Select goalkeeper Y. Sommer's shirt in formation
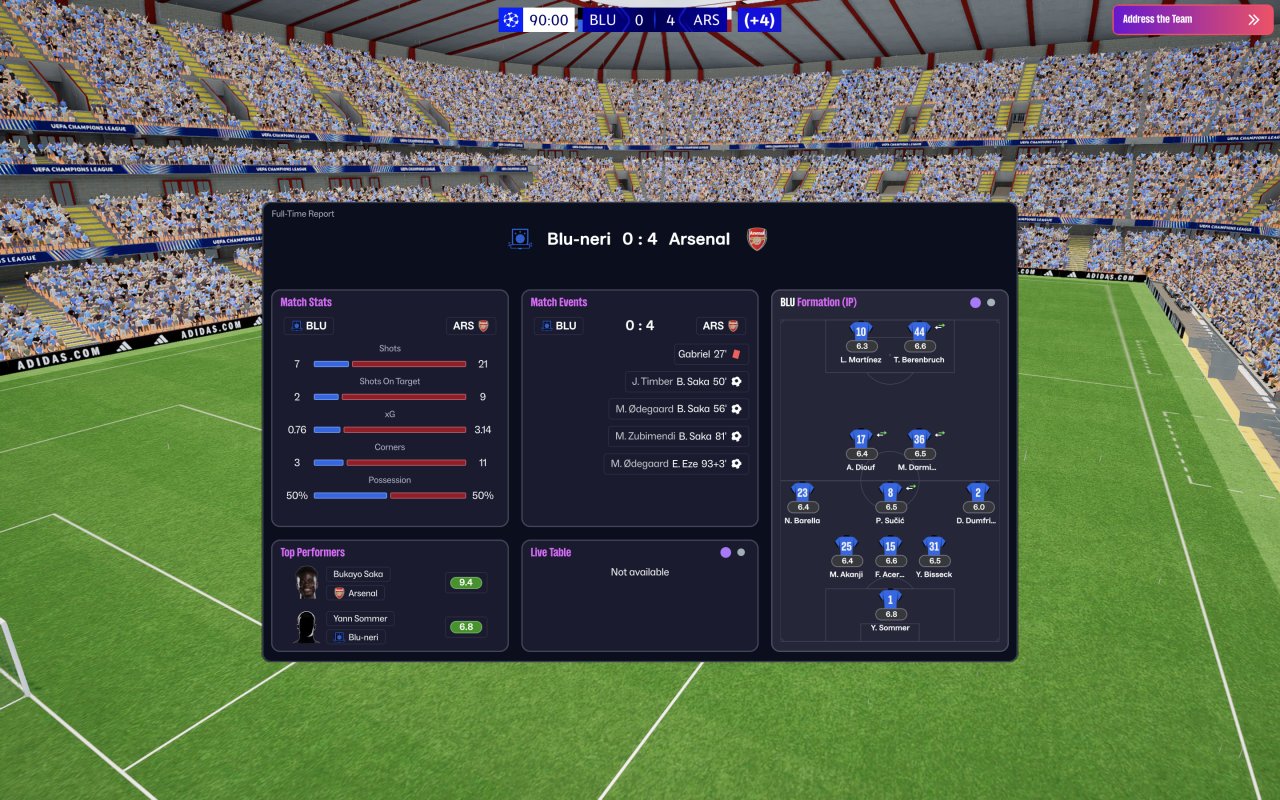The image size is (1280, 800). point(890,600)
